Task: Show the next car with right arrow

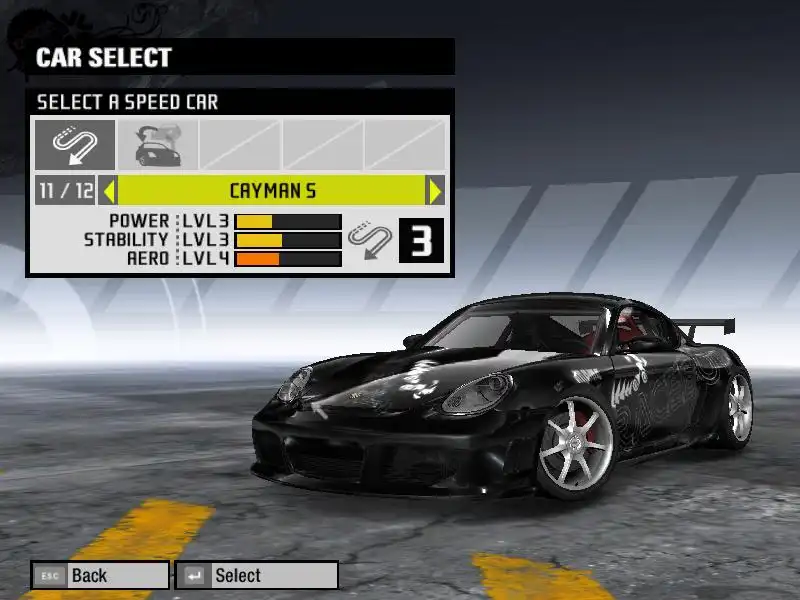Action: click(435, 190)
